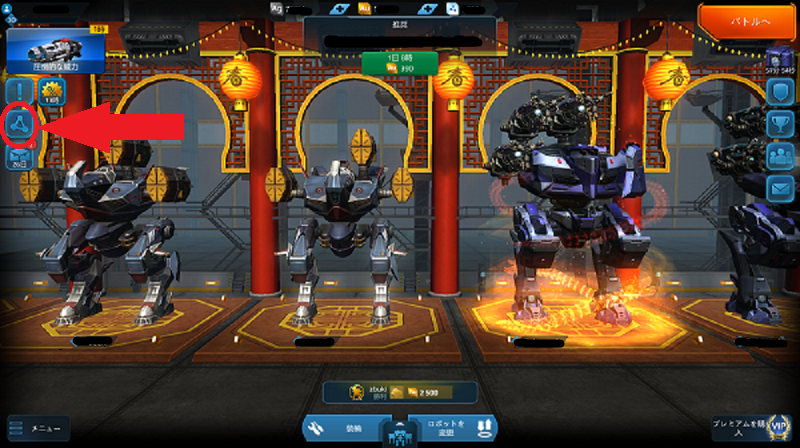Open the trophy leaderboard icon

[780, 124]
